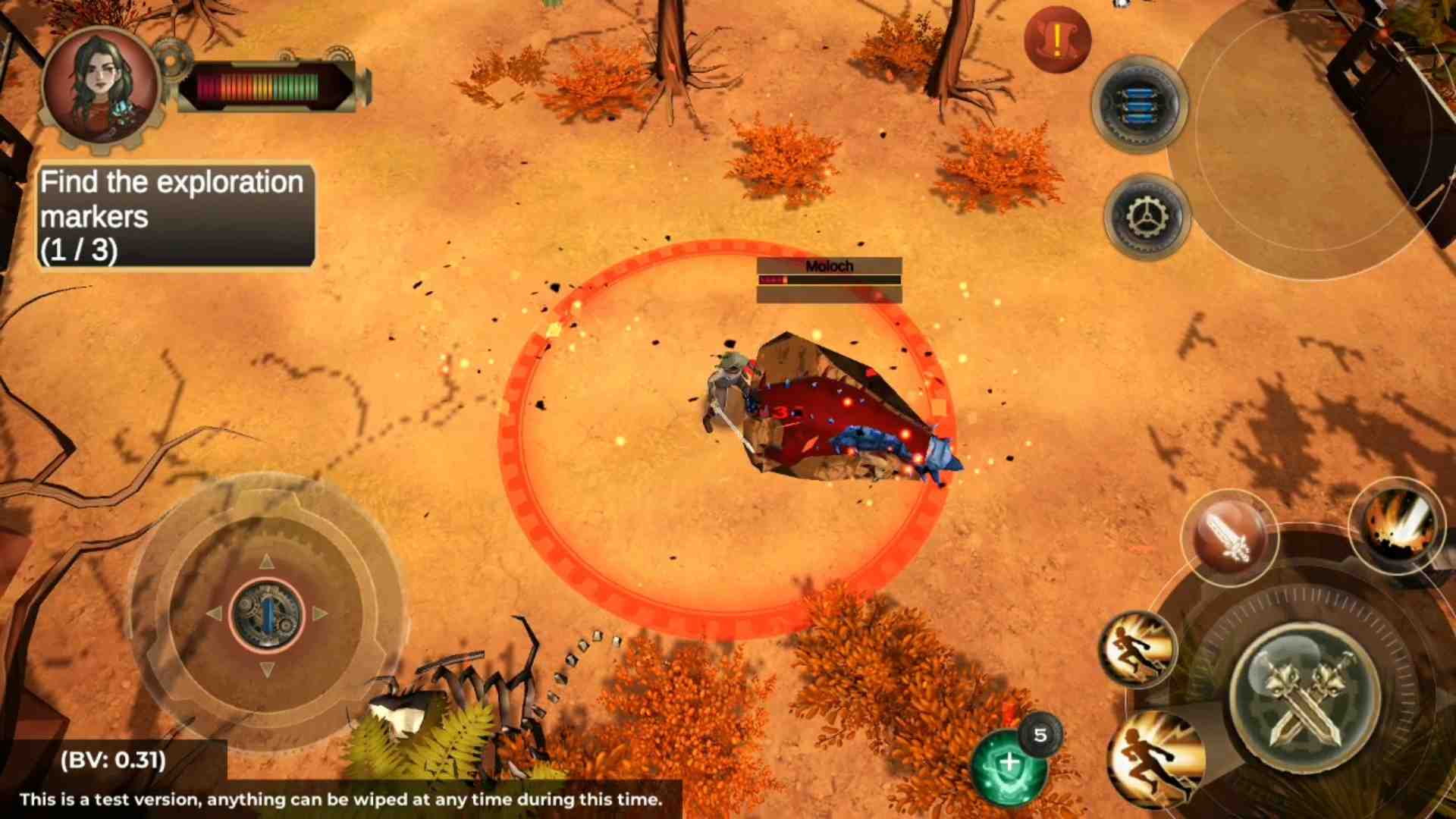Tap the virtual joystick center knob
Viewport: 1456px width, 819px height.
pyautogui.click(x=266, y=614)
